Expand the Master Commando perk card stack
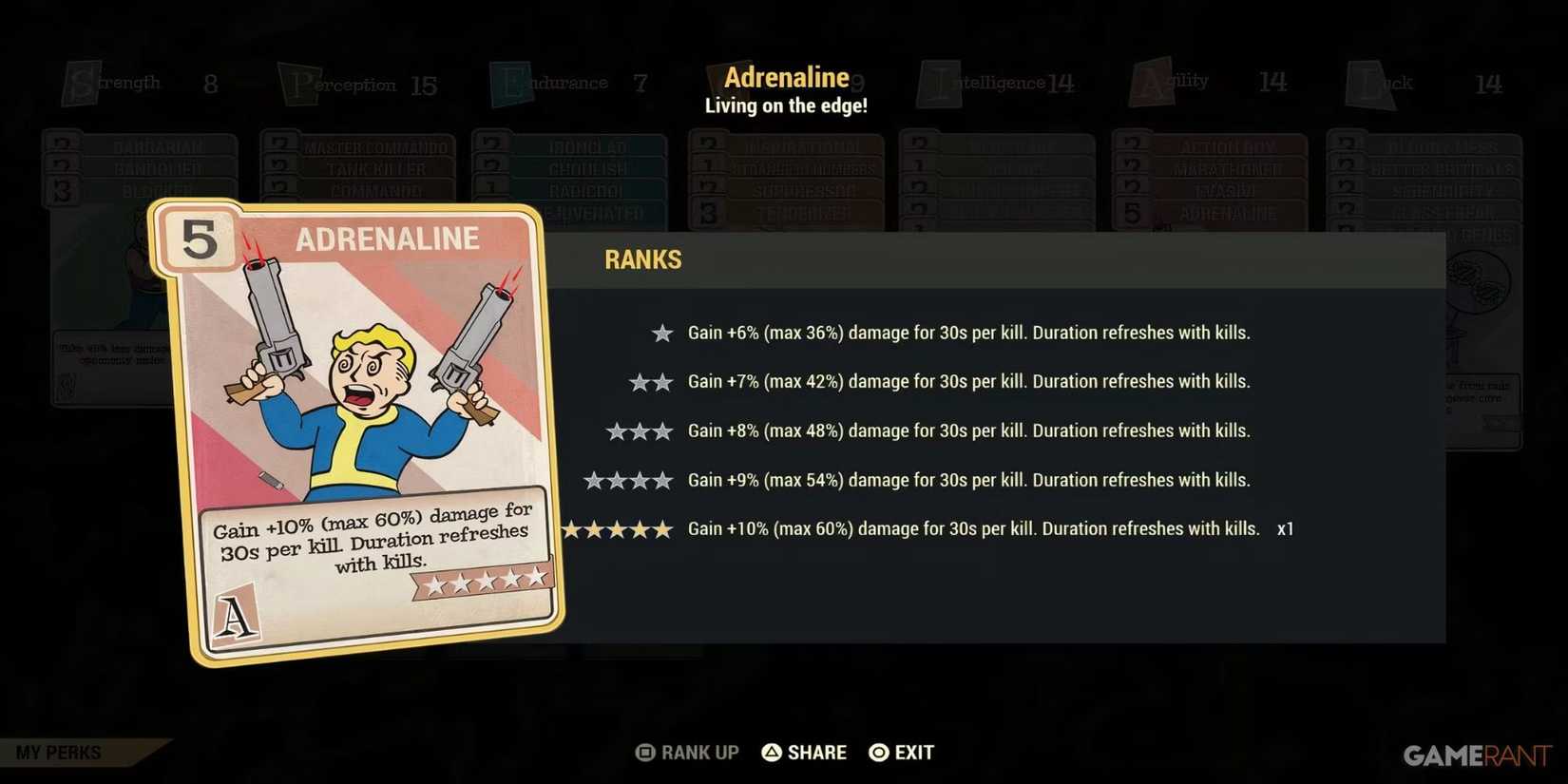This screenshot has height=784, width=1568. 377,147
